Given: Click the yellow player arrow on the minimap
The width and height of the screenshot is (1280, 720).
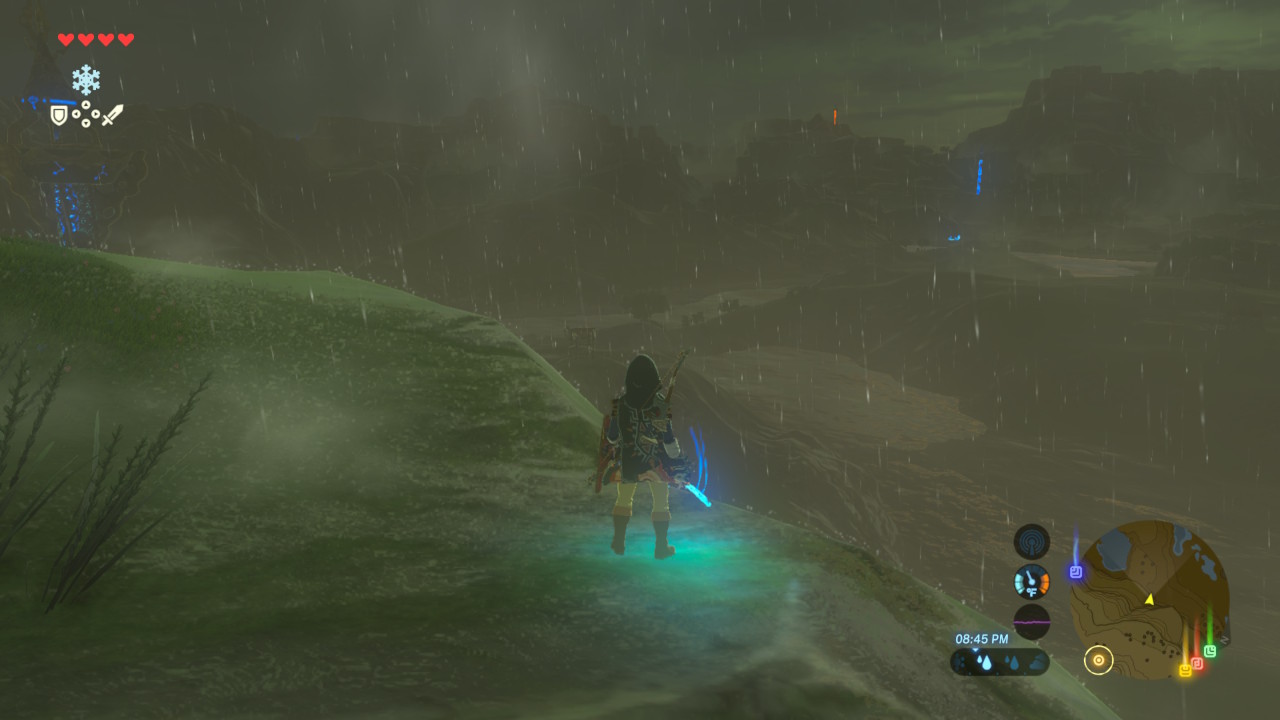Looking at the screenshot, I should (x=1150, y=599).
